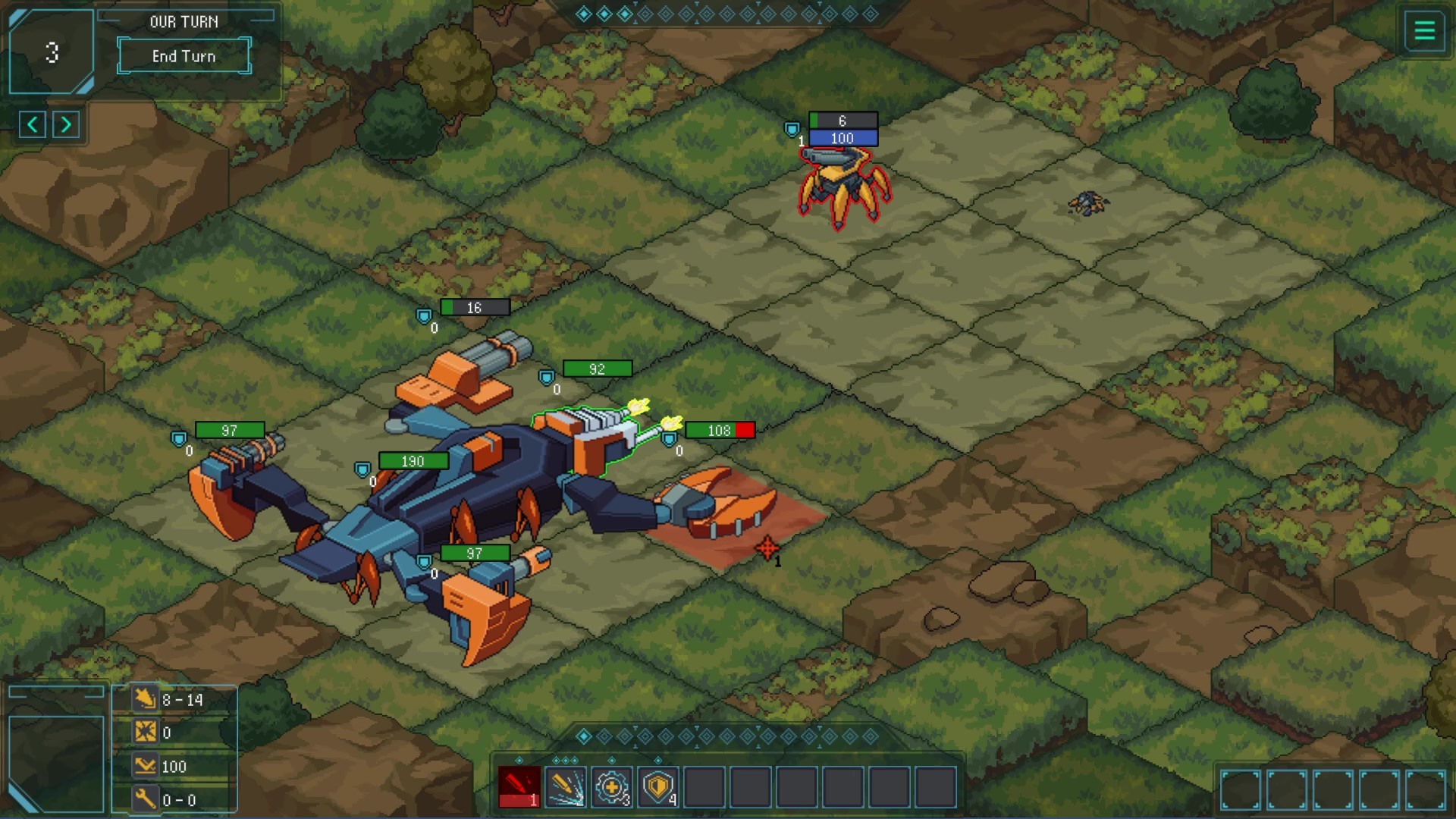
Task: Select the red bullet attack ability
Action: (519, 787)
